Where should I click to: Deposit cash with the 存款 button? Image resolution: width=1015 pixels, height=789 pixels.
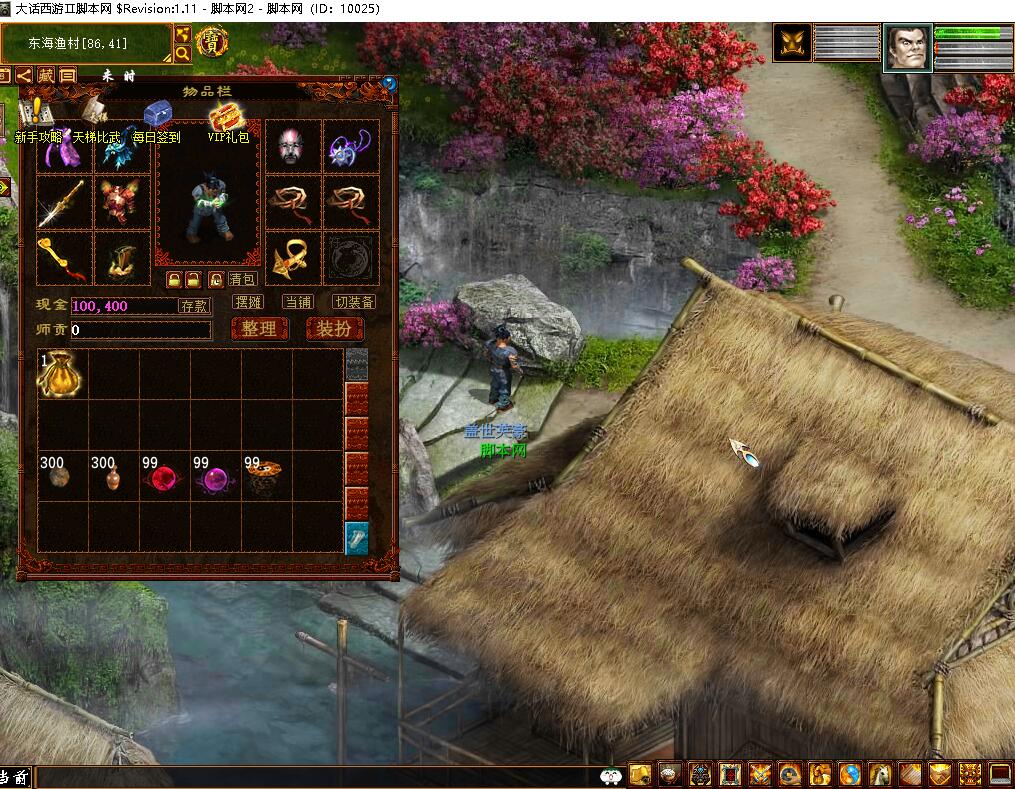click(194, 305)
